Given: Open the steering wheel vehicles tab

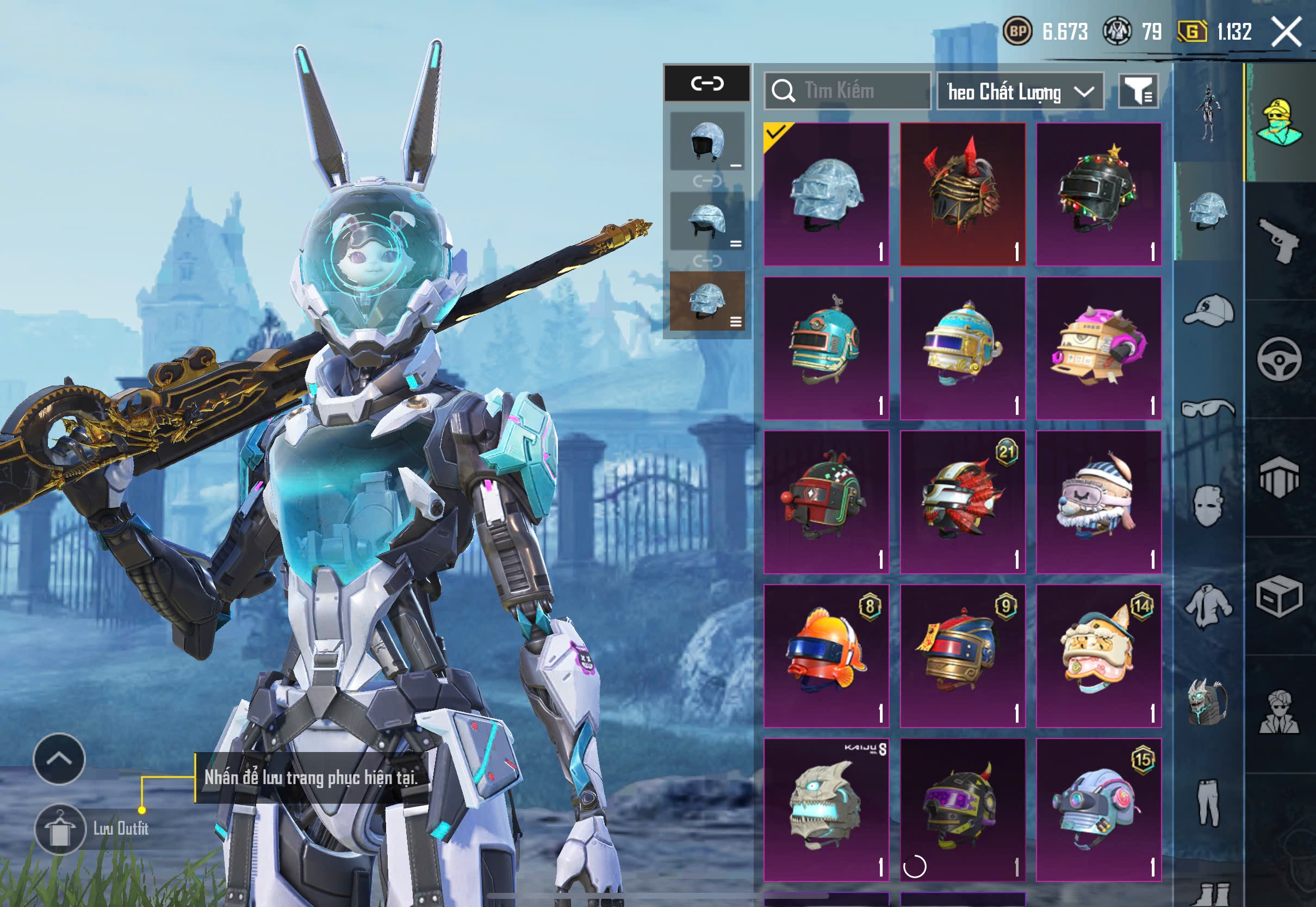Looking at the screenshot, I should [x=1279, y=359].
